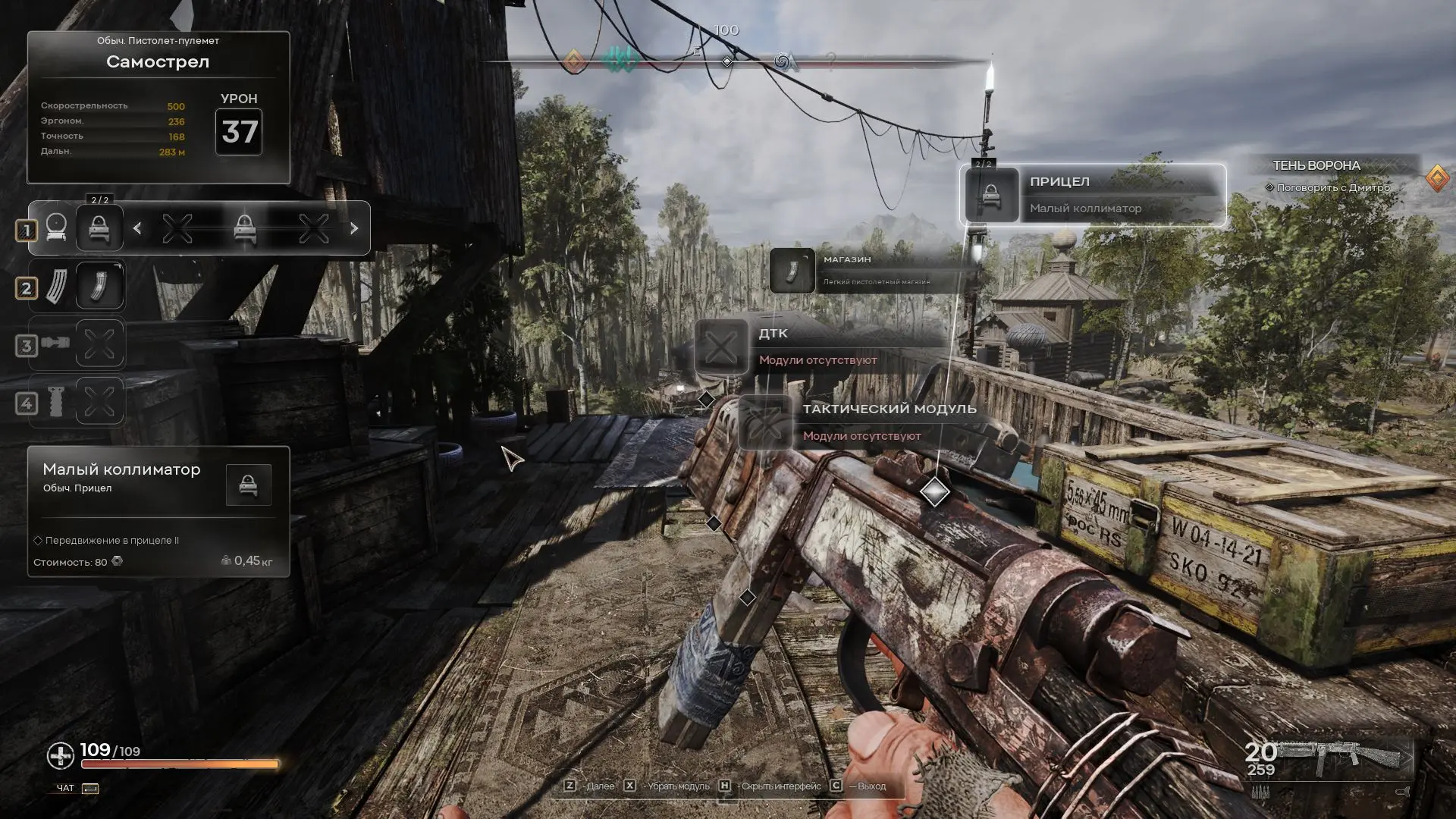Viewport: 1456px width, 819px height.
Task: Click the highlighted sight attachment point diamond
Action: pos(934,492)
